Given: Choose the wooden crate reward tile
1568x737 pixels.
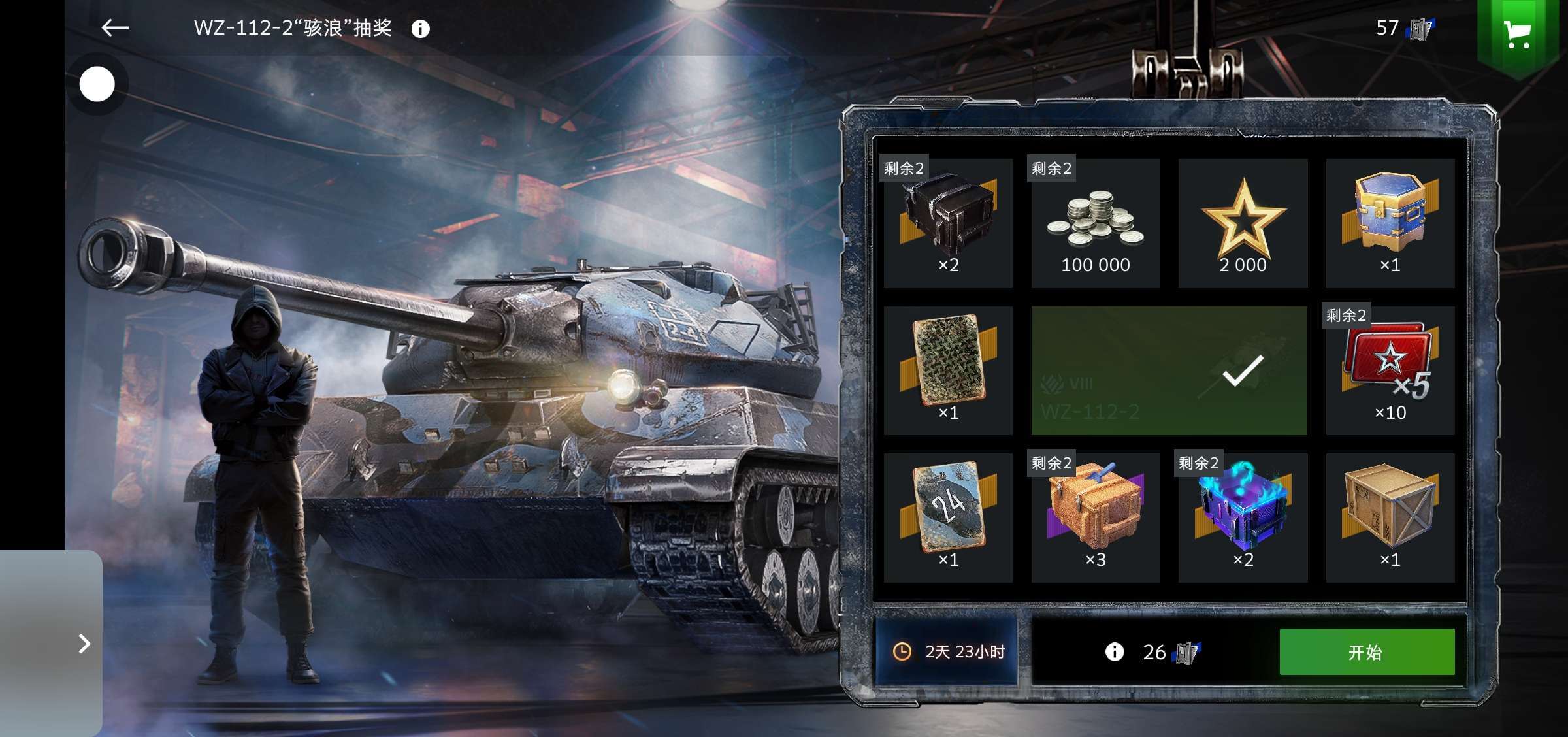Looking at the screenshot, I should point(1390,517).
